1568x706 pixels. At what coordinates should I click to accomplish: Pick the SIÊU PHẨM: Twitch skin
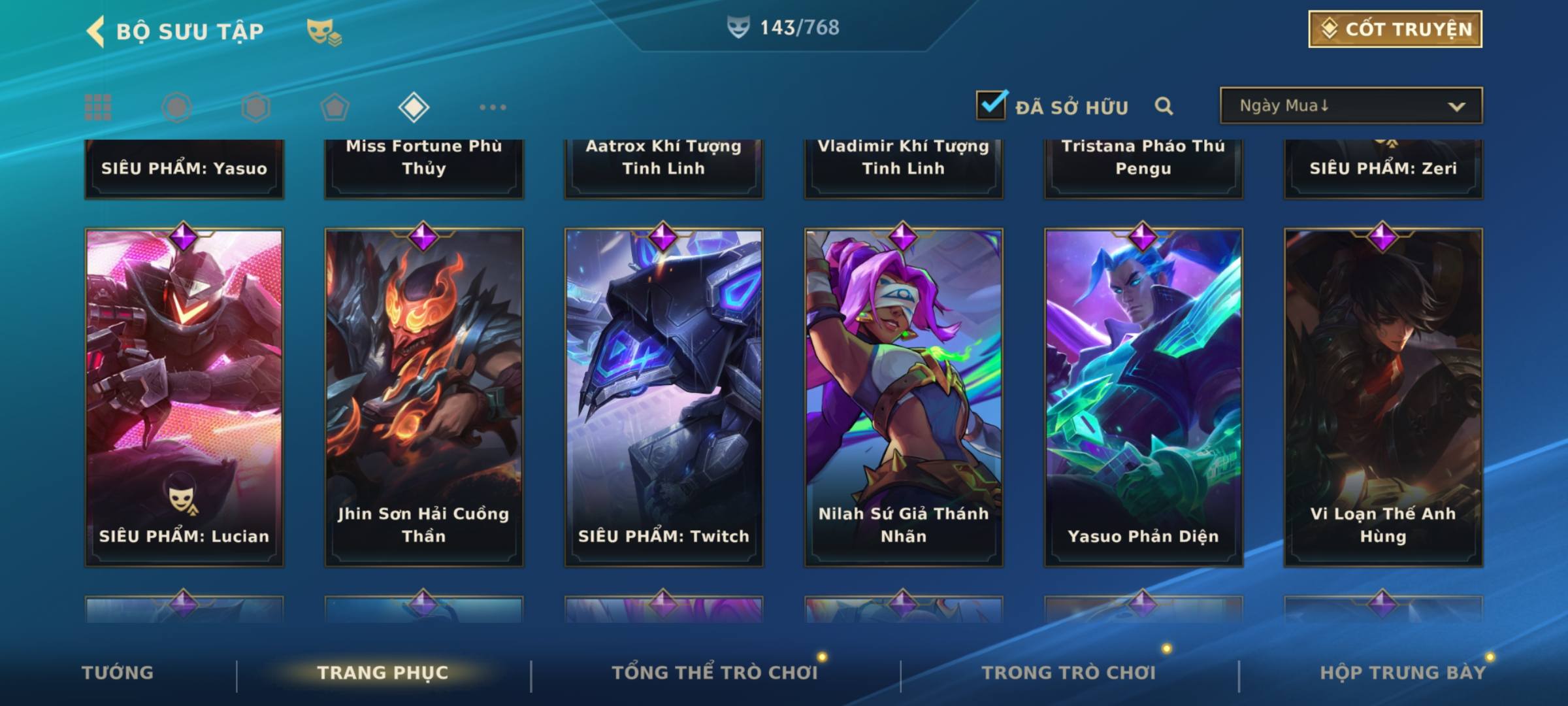tap(664, 397)
